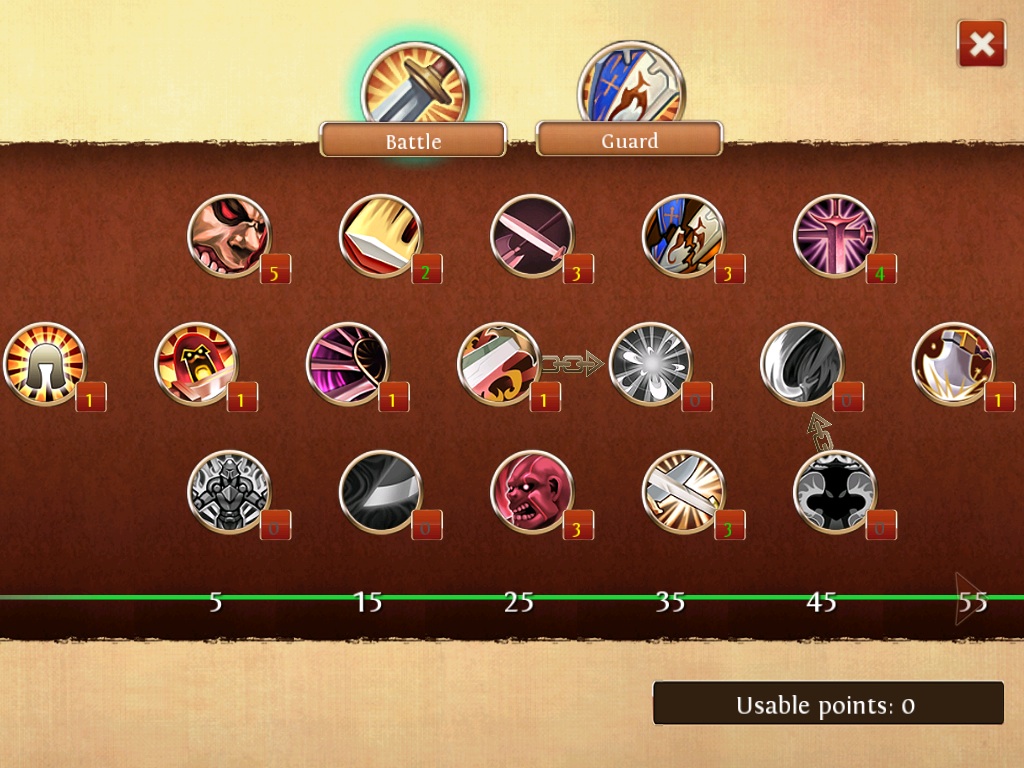Close the skill tree window
The height and width of the screenshot is (768, 1024).
[981, 44]
